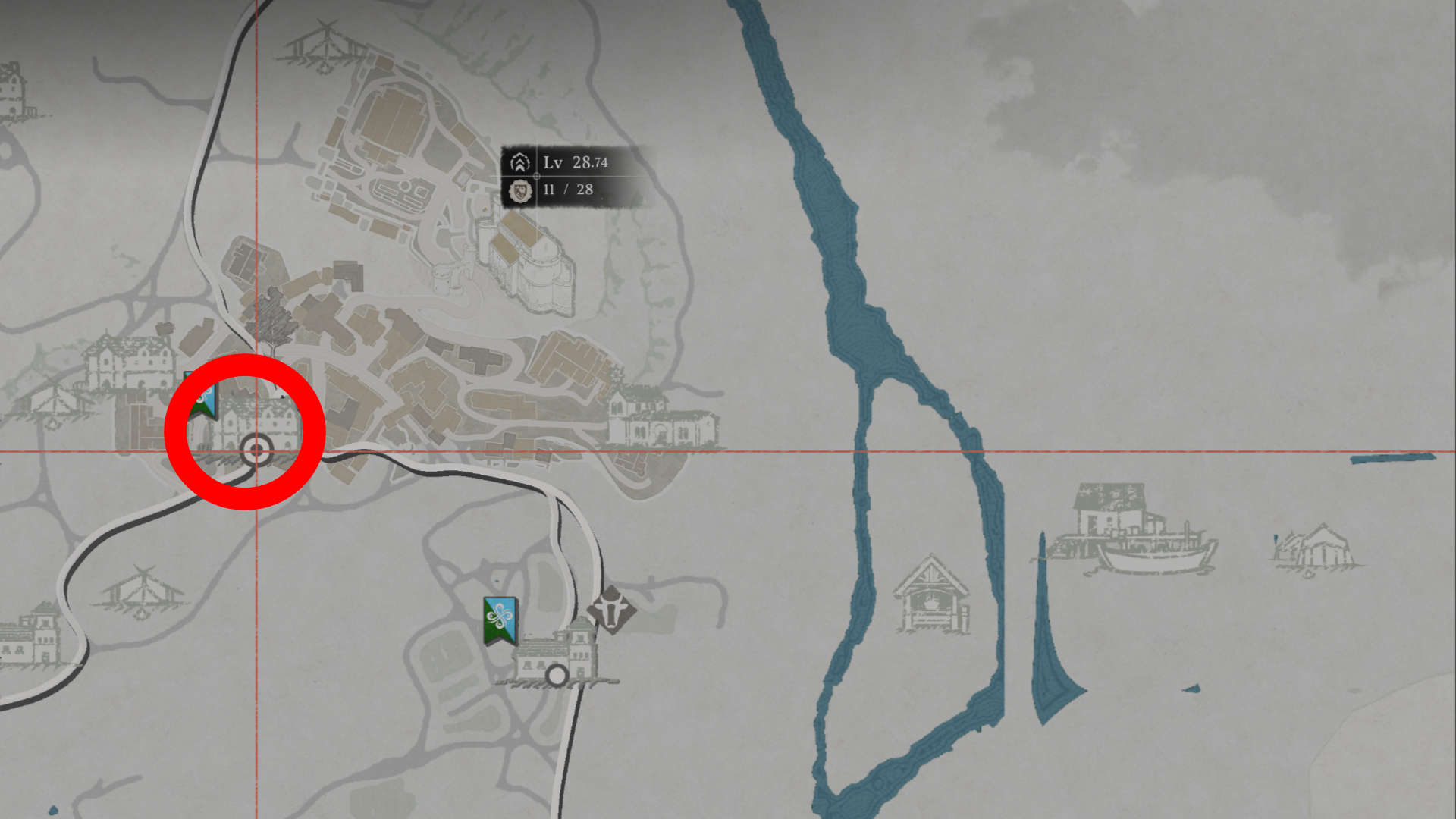Click the banner marker beside the bull head icon
This screenshot has width=1456, height=819.
tap(500, 620)
